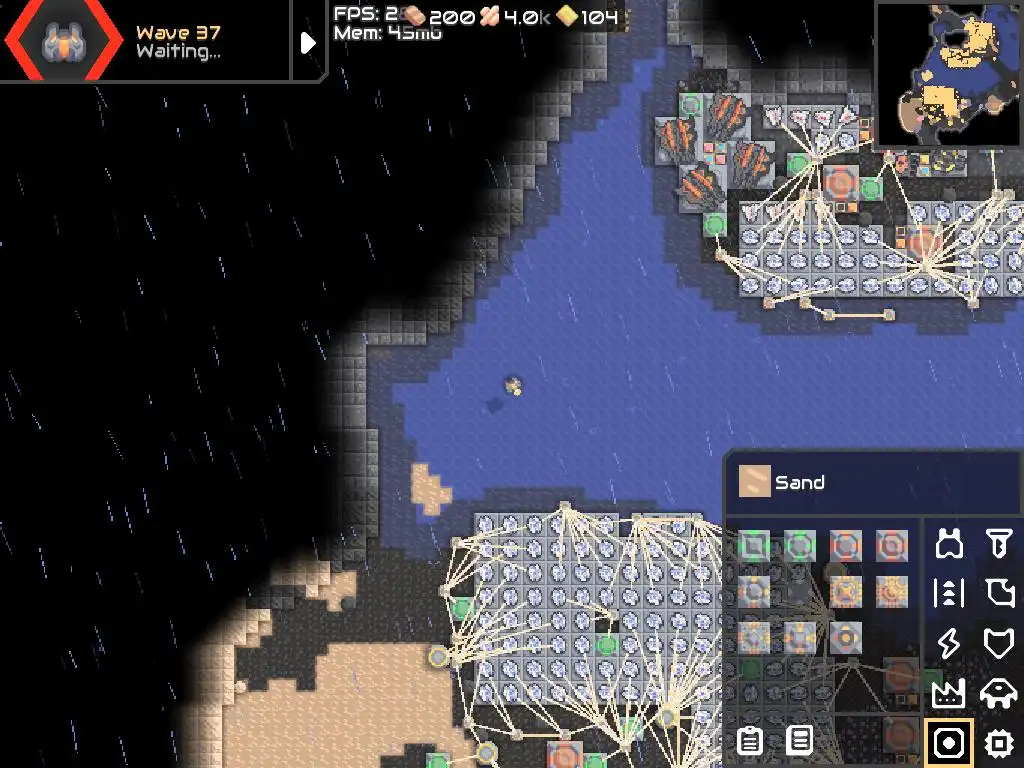This screenshot has height=768, width=1024.
Task: Open the minimap
Action: [948, 75]
